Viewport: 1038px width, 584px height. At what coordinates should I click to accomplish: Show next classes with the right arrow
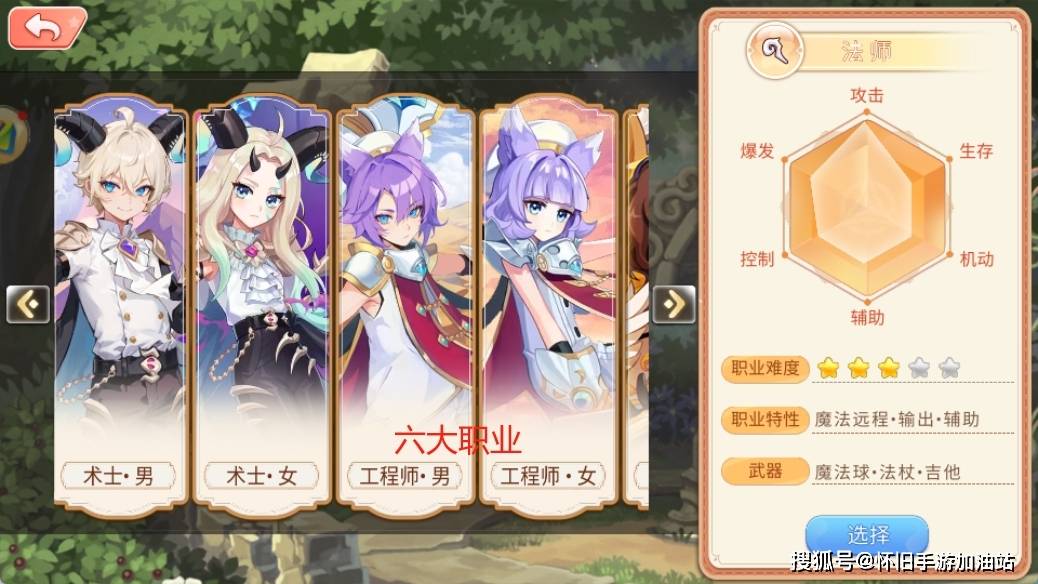[x=673, y=304]
